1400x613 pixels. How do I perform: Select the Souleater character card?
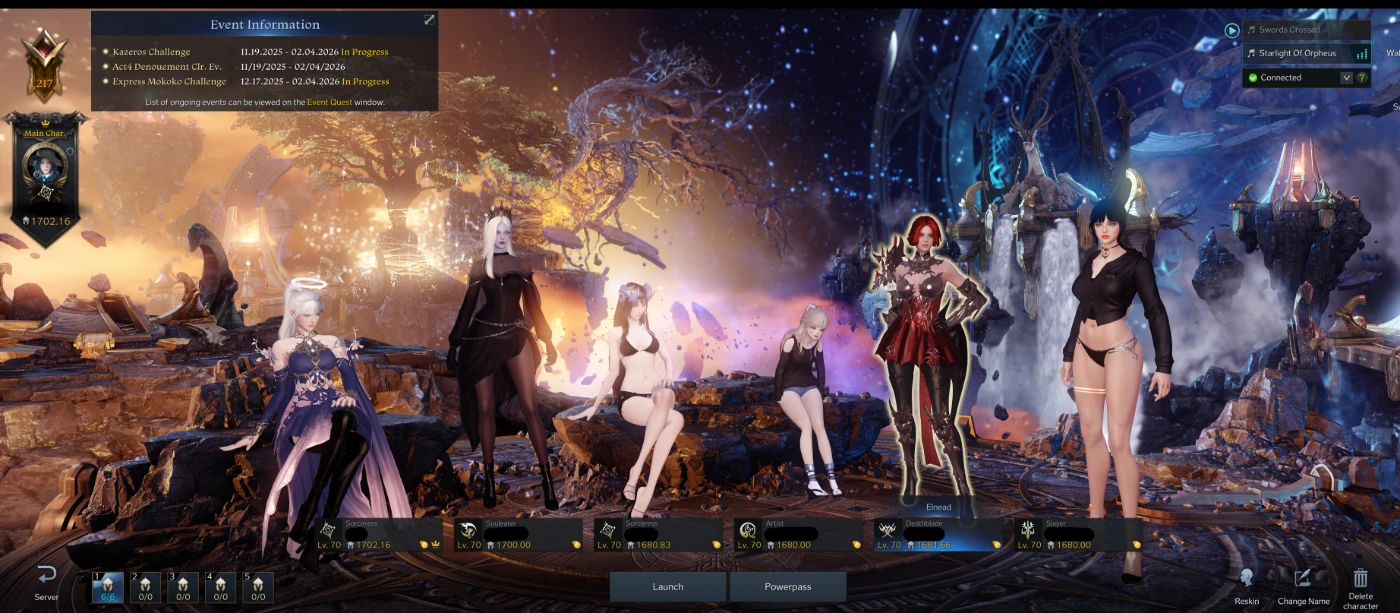pyautogui.click(x=517, y=535)
